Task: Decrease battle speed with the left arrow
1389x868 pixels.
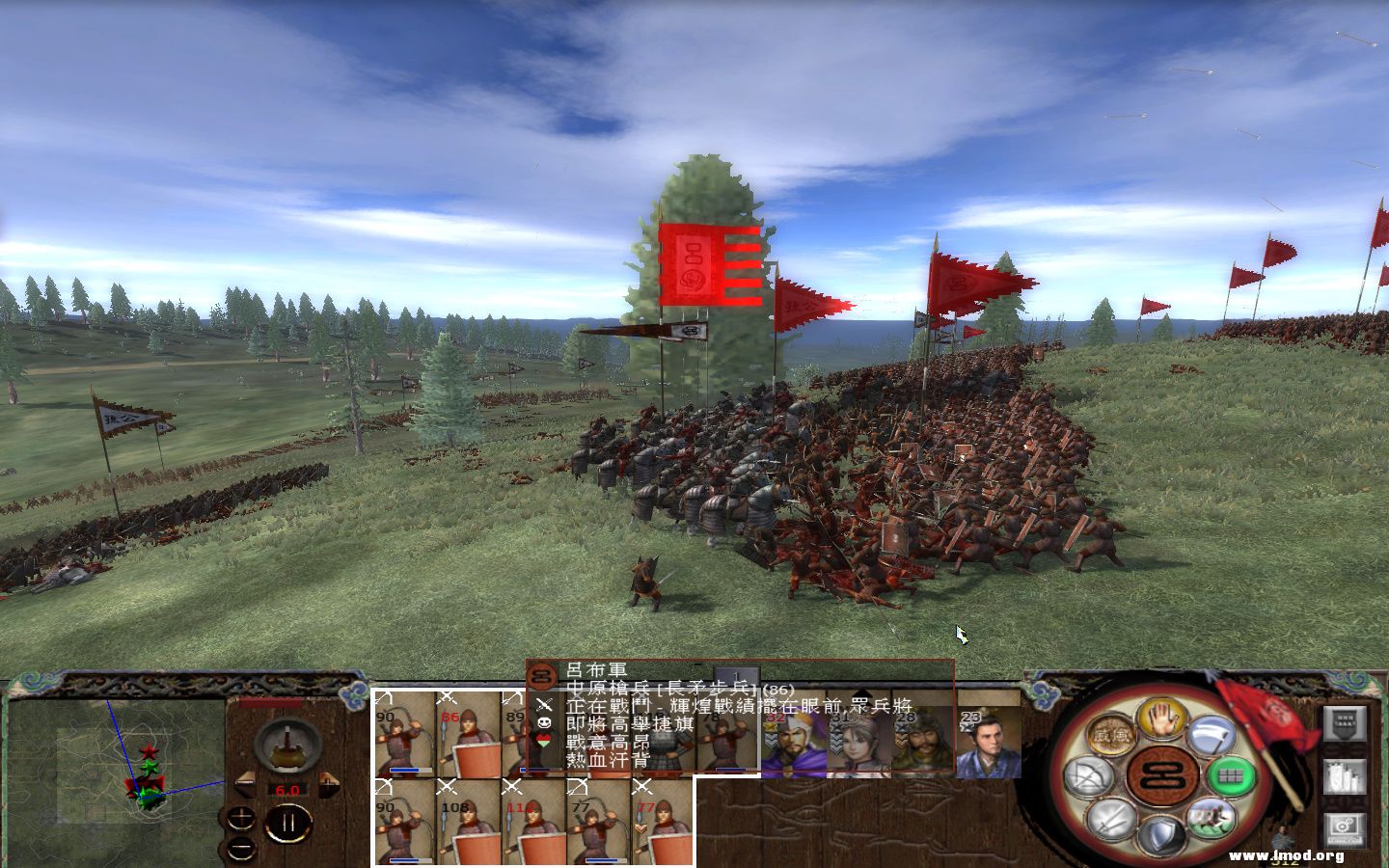Action: point(245,782)
